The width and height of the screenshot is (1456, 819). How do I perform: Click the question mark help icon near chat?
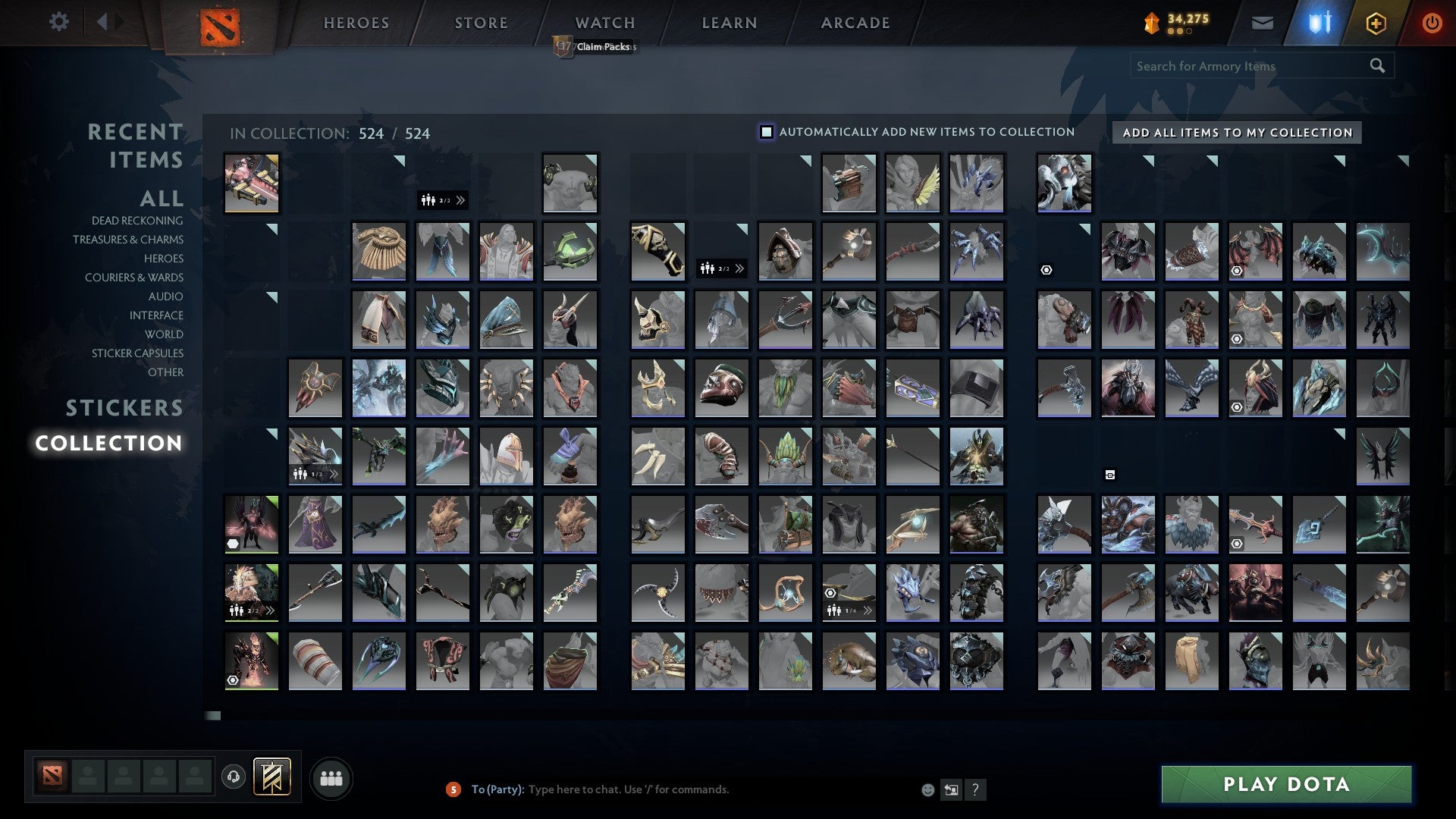coord(975,789)
